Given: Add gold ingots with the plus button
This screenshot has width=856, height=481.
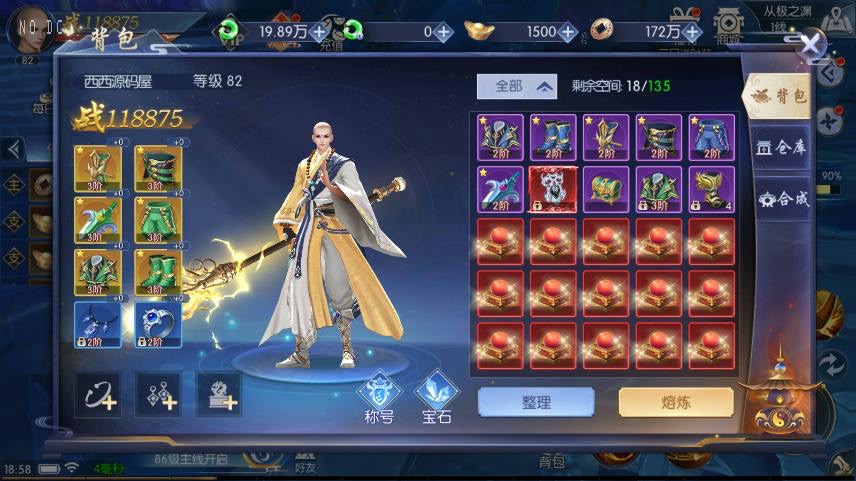Looking at the screenshot, I should (x=568, y=32).
